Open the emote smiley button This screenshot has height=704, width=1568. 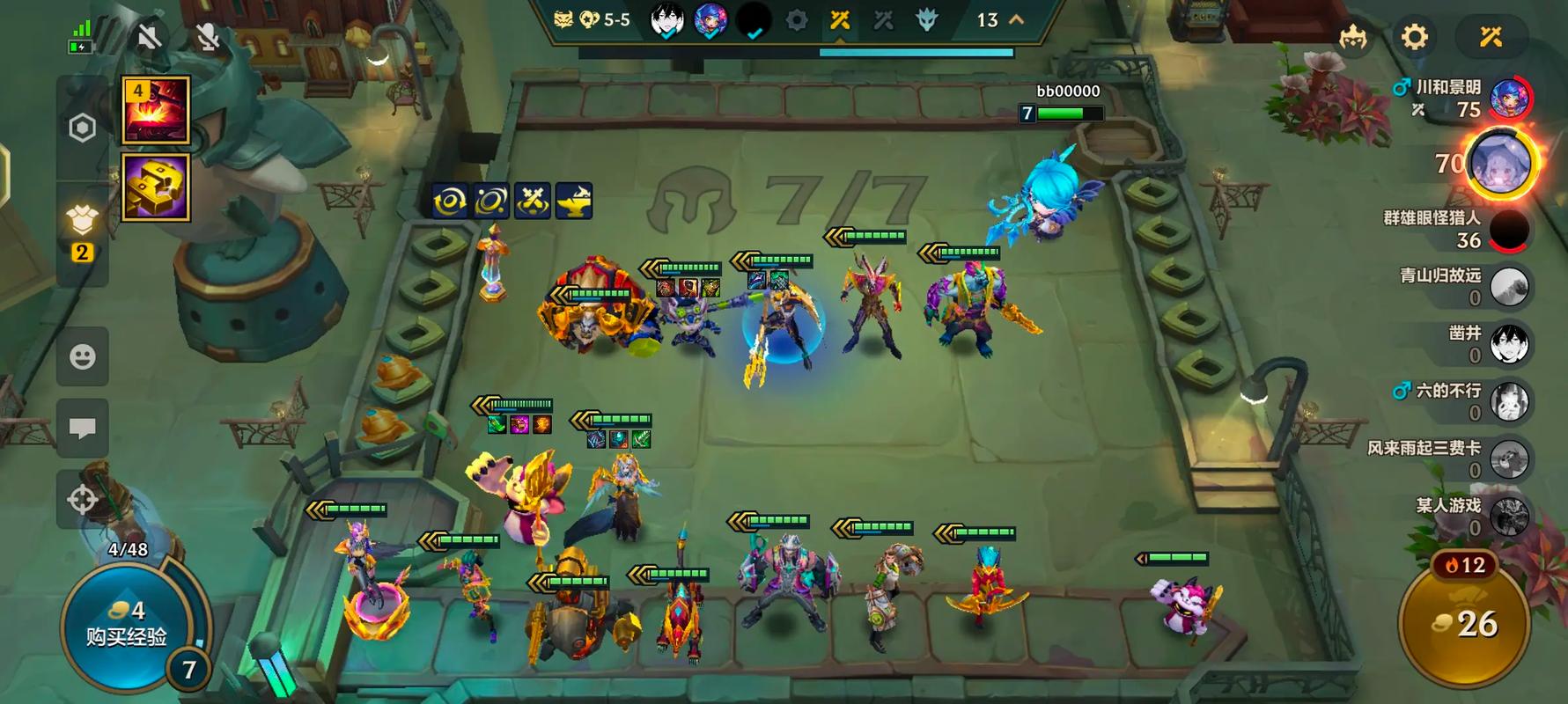83,356
